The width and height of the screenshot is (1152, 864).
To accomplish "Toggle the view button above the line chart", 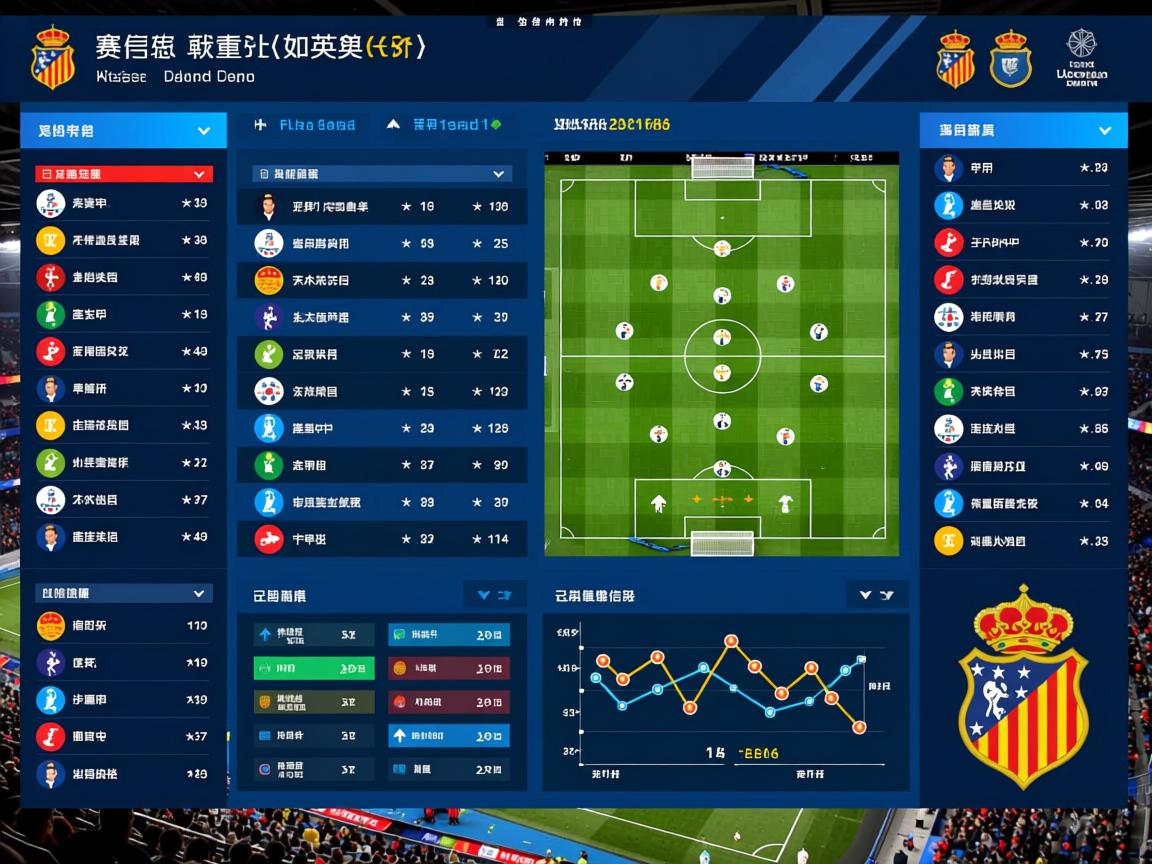I will [x=876, y=595].
